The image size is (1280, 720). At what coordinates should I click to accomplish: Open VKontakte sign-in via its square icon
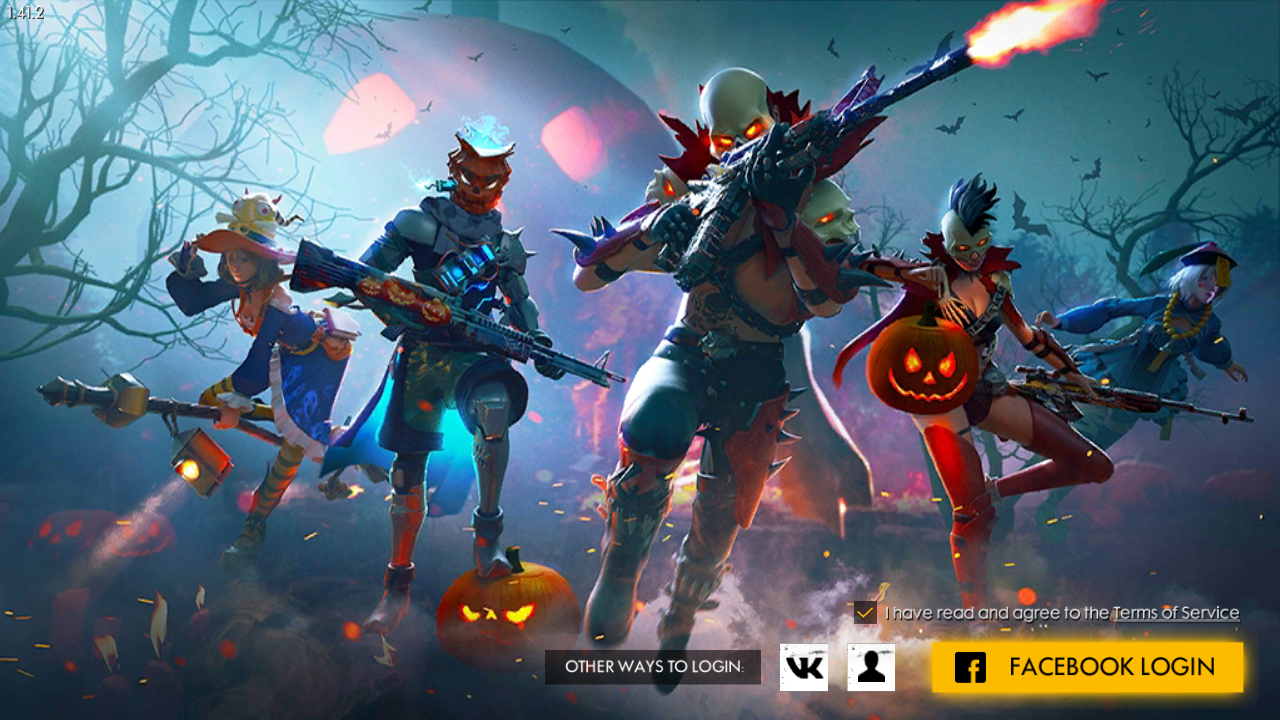pos(803,666)
